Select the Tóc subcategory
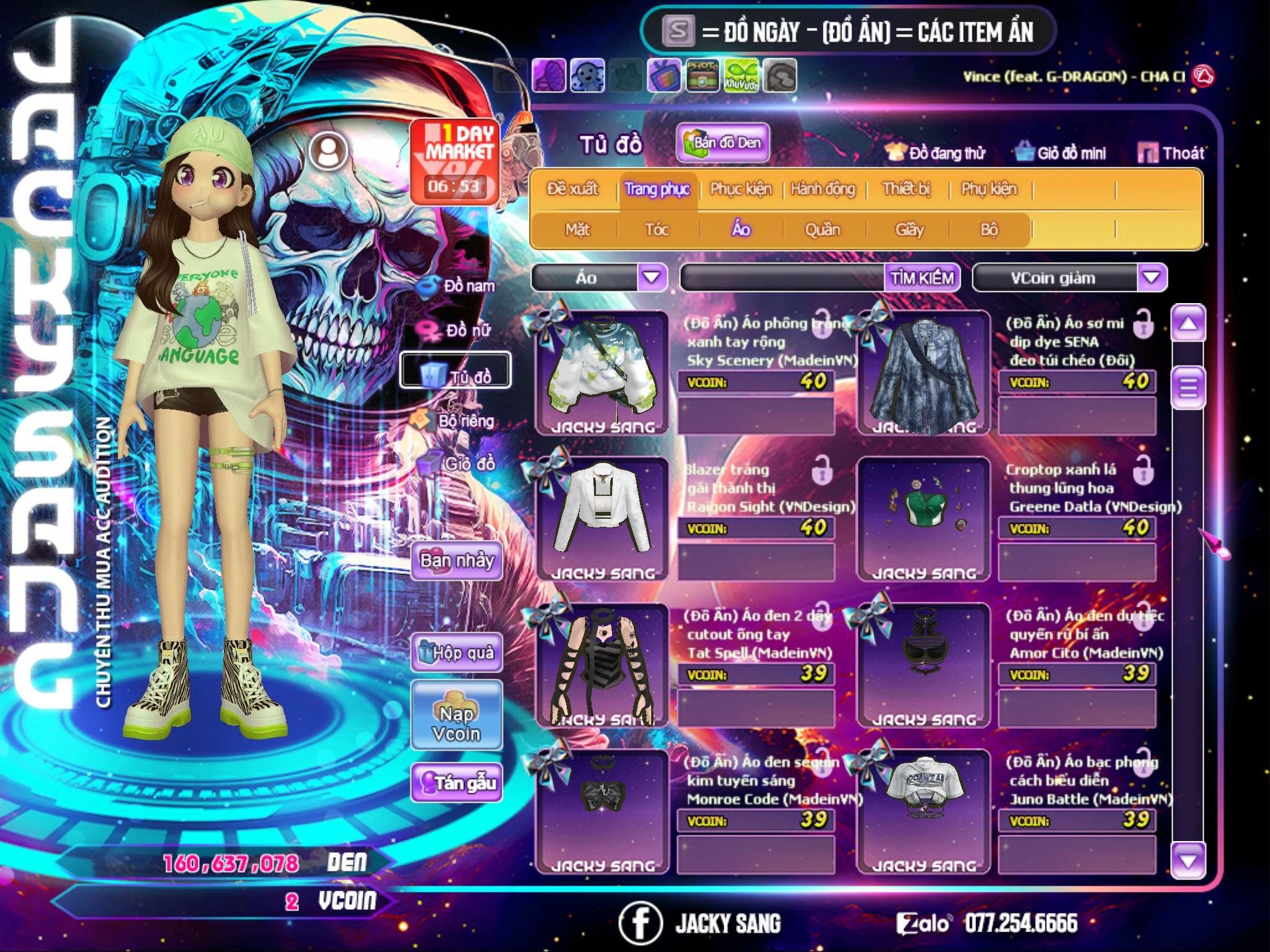 [657, 230]
